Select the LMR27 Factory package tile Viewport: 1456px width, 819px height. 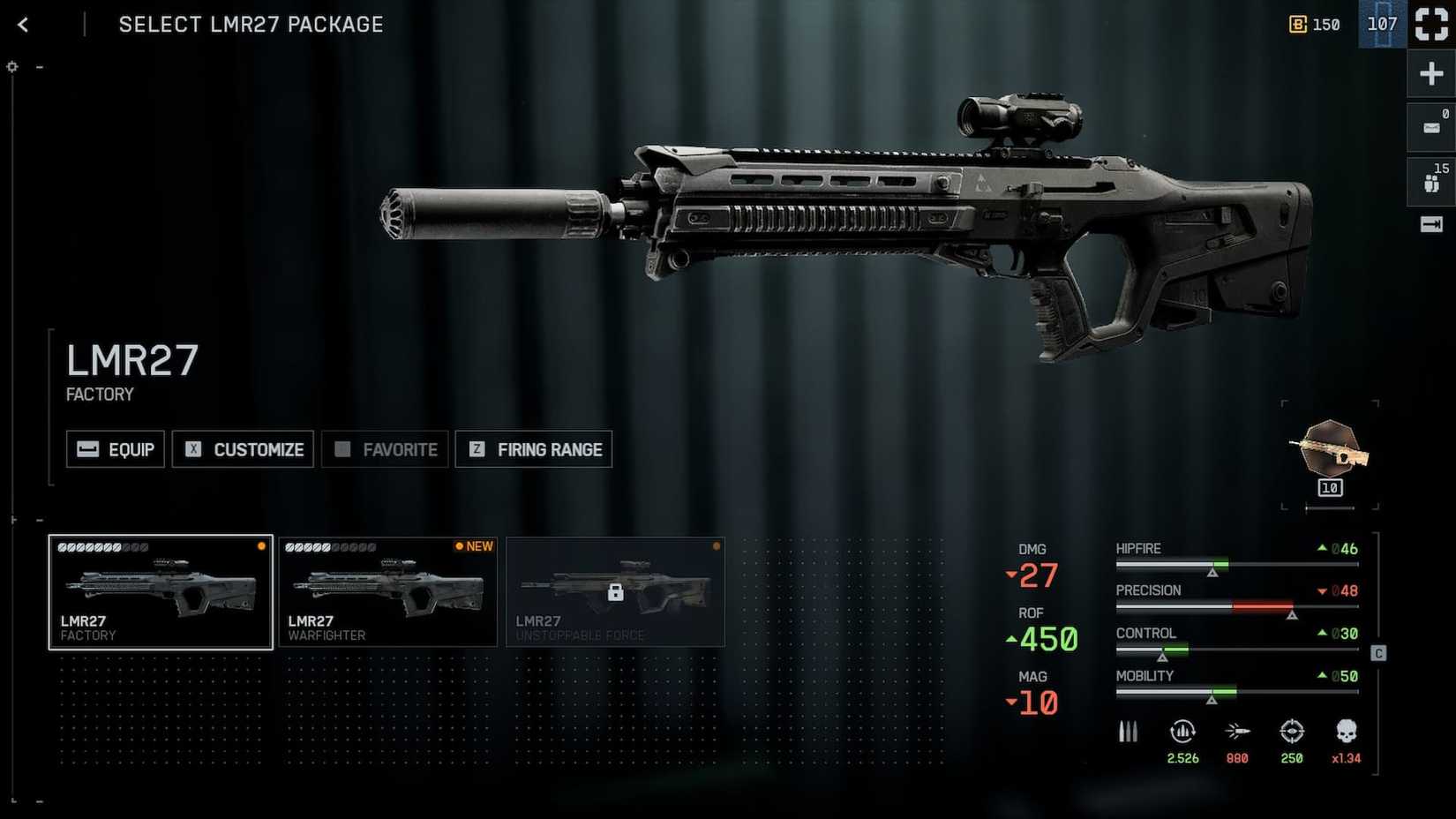[x=161, y=592]
